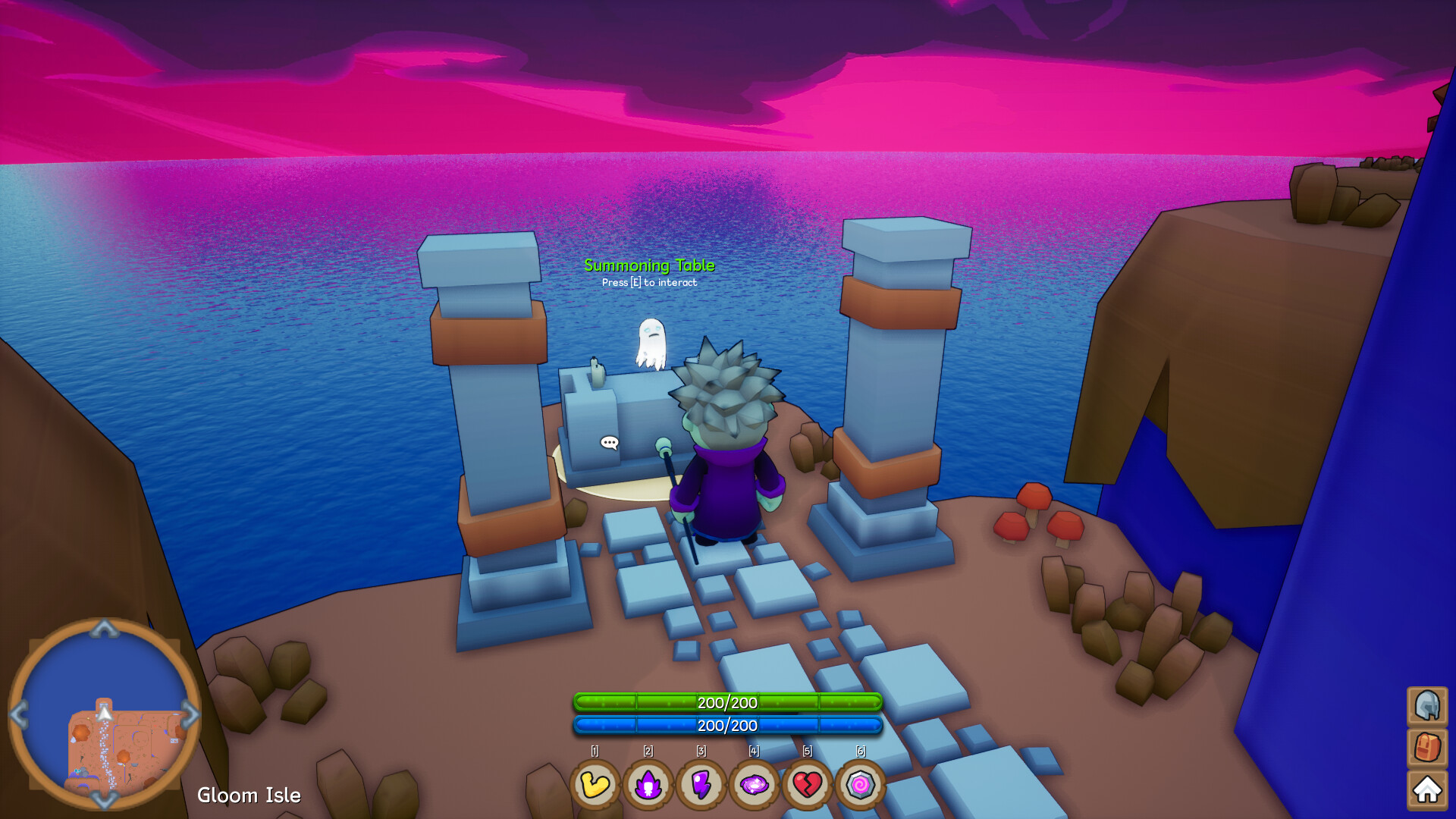
Task: Cast the purple flame summon ability
Action: (648, 785)
